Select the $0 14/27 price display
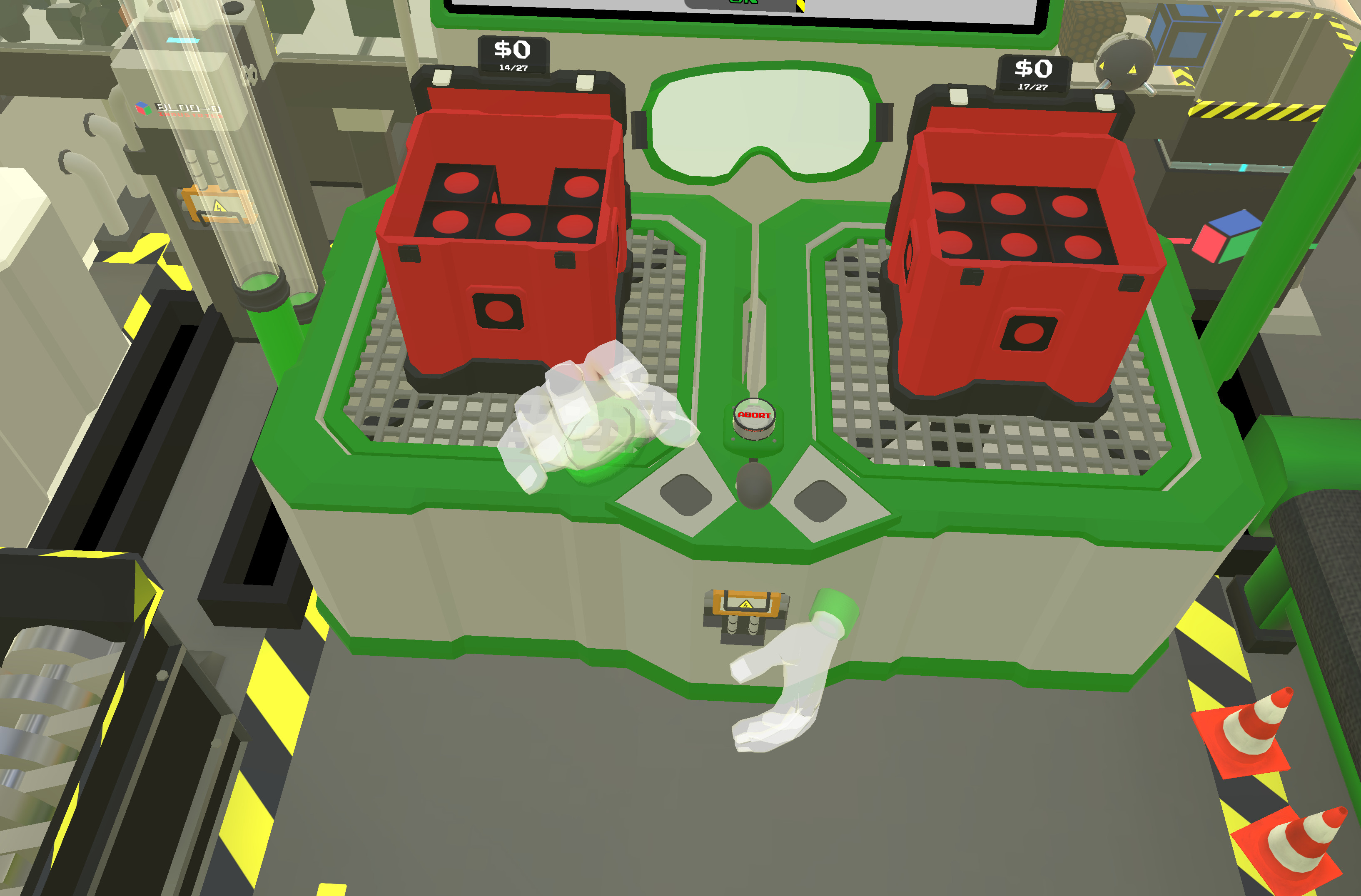This screenshot has width=1361, height=896. [x=512, y=54]
